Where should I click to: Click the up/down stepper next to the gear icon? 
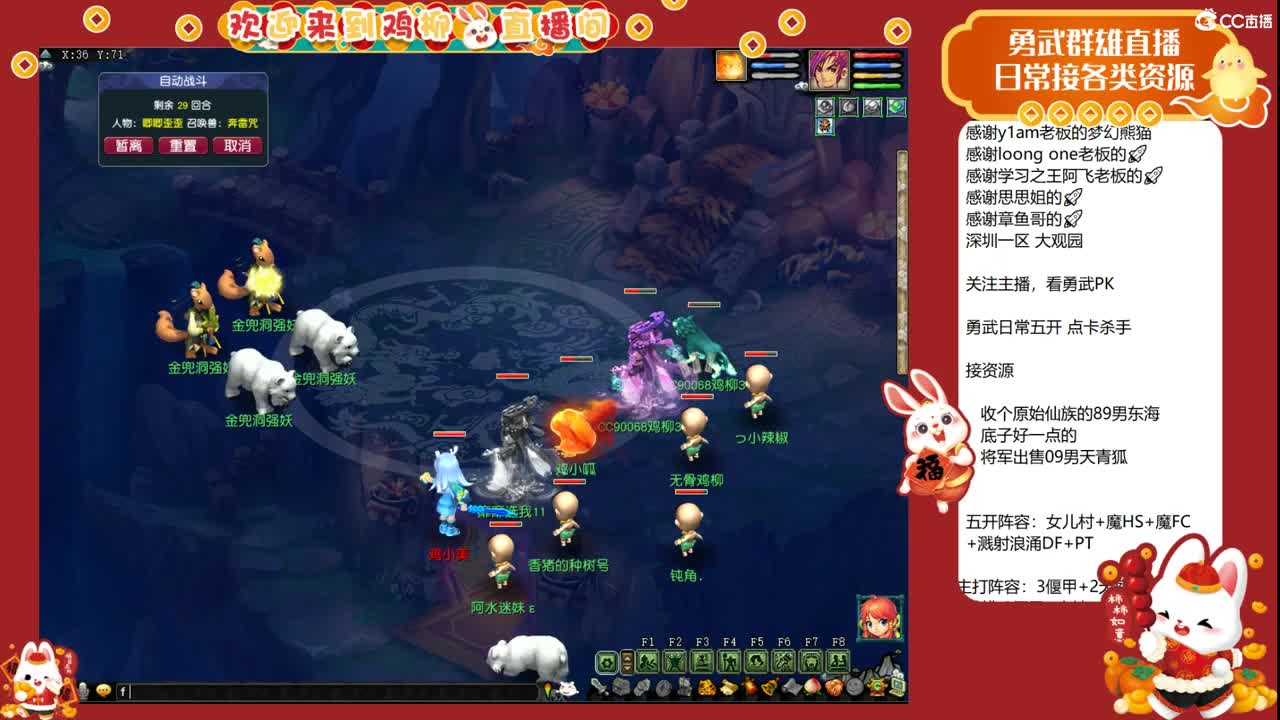tap(627, 660)
